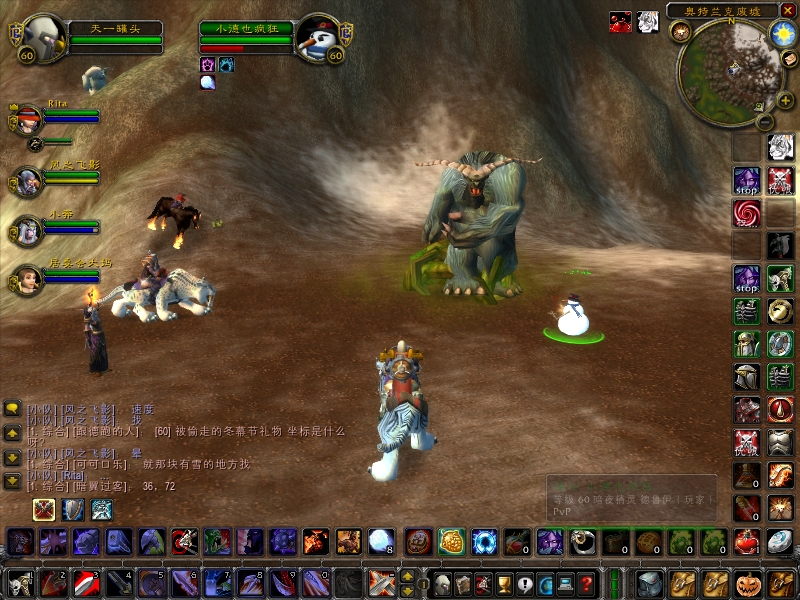Open the world map scroll icon
800x600 pixels.
[x=790, y=59]
